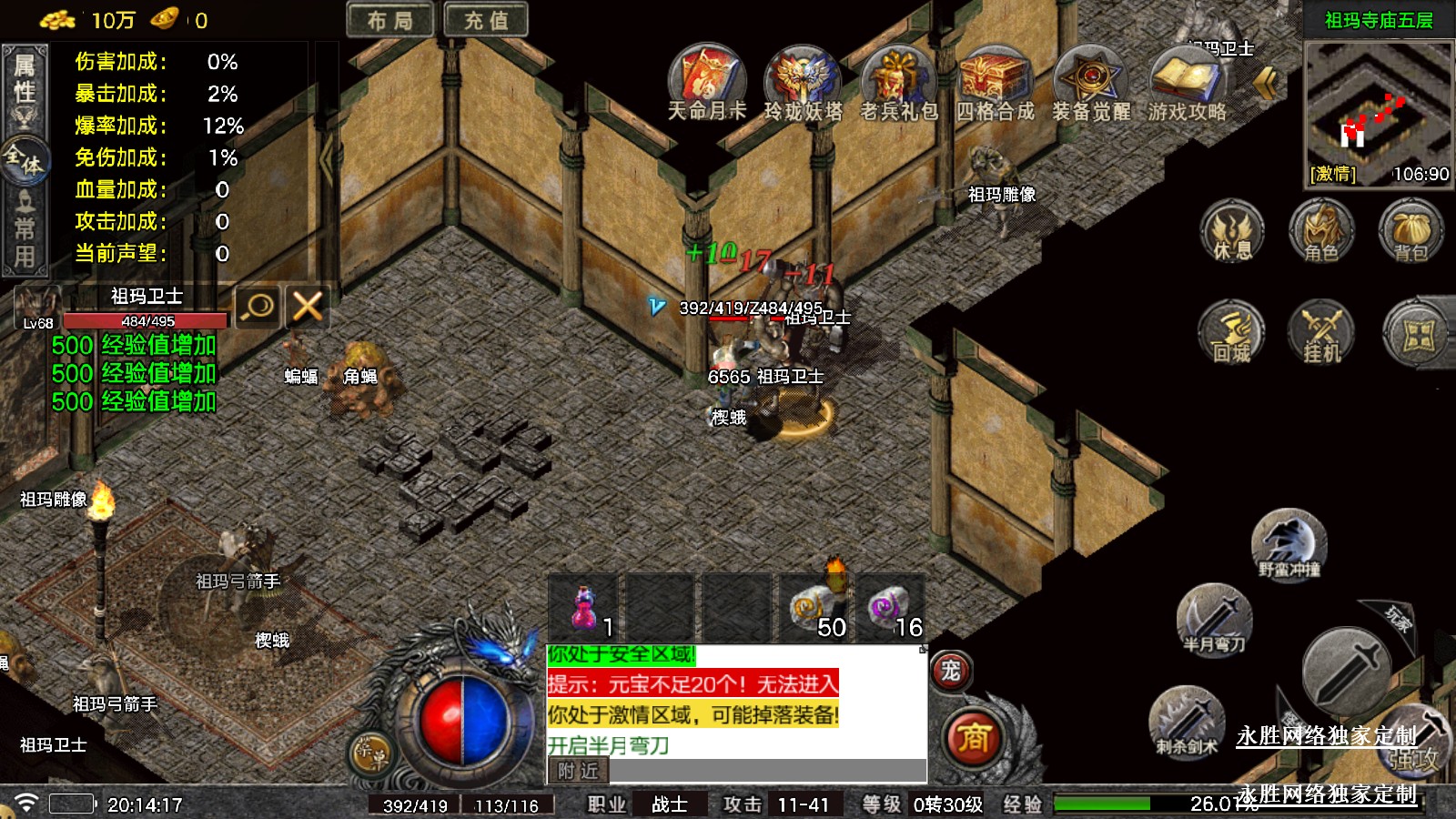The width and height of the screenshot is (1456, 819).
Task: Toggle 挂机 auto-battle
Action: (1321, 332)
